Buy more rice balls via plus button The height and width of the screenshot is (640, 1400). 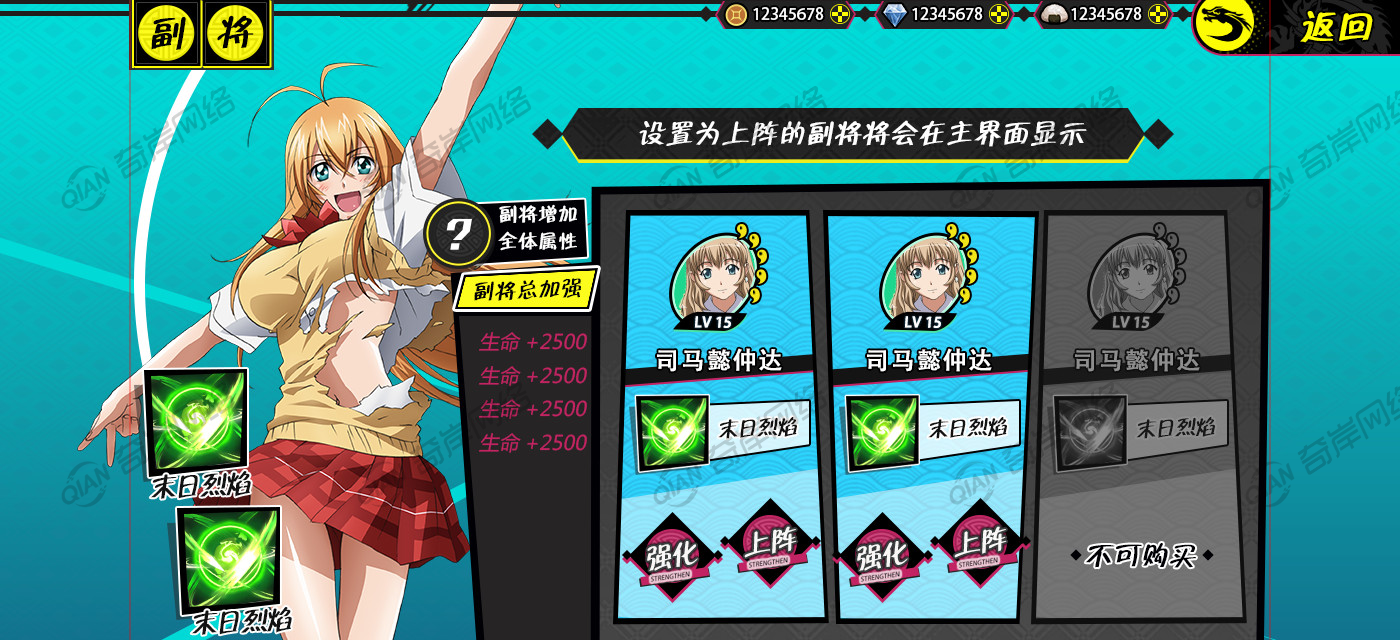(x=1158, y=14)
